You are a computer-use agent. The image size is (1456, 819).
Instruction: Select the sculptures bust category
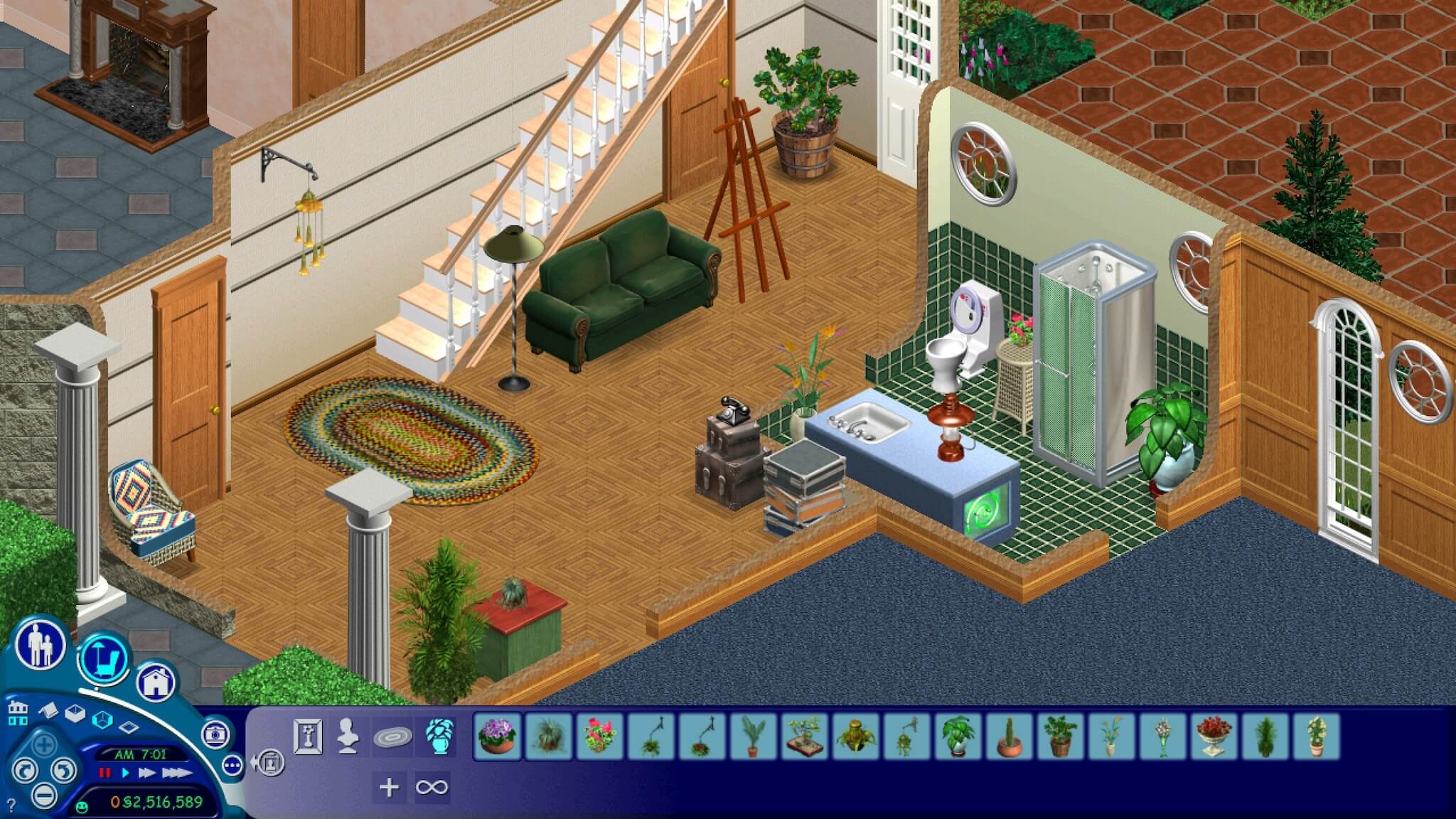(x=346, y=735)
